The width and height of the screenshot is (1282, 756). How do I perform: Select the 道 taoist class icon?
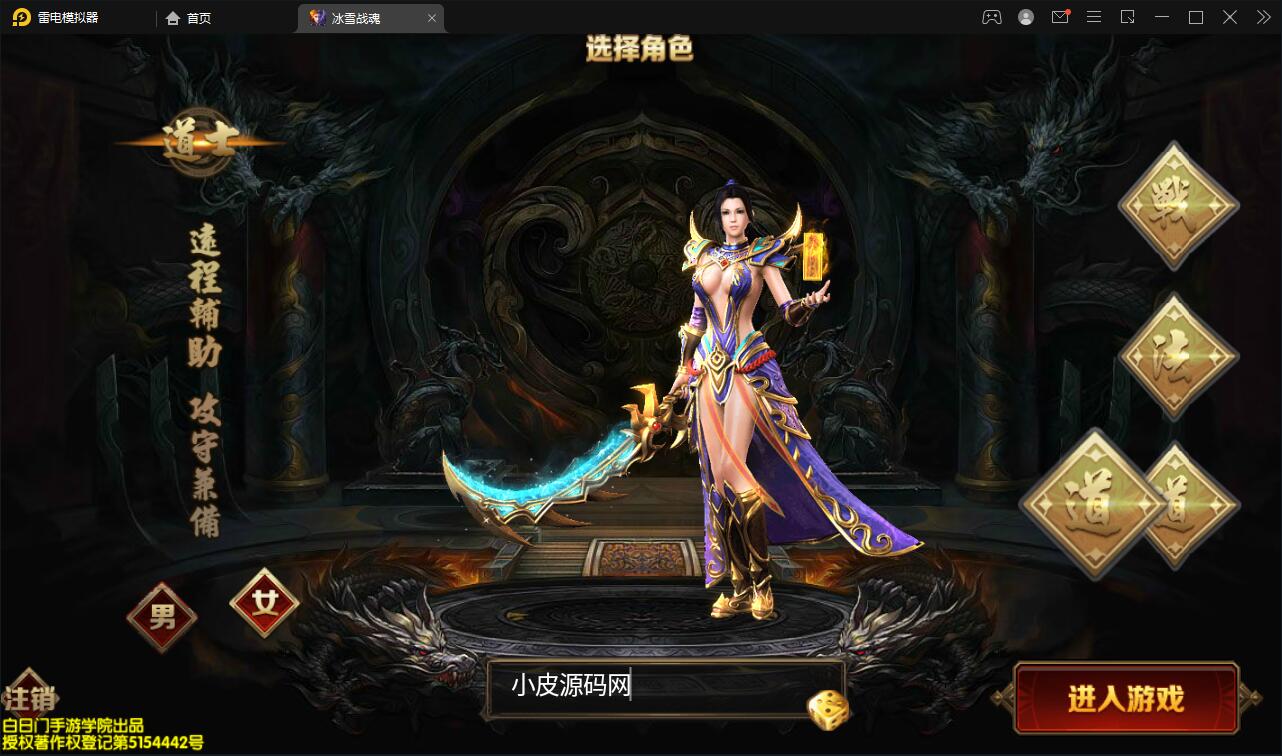tap(1094, 505)
